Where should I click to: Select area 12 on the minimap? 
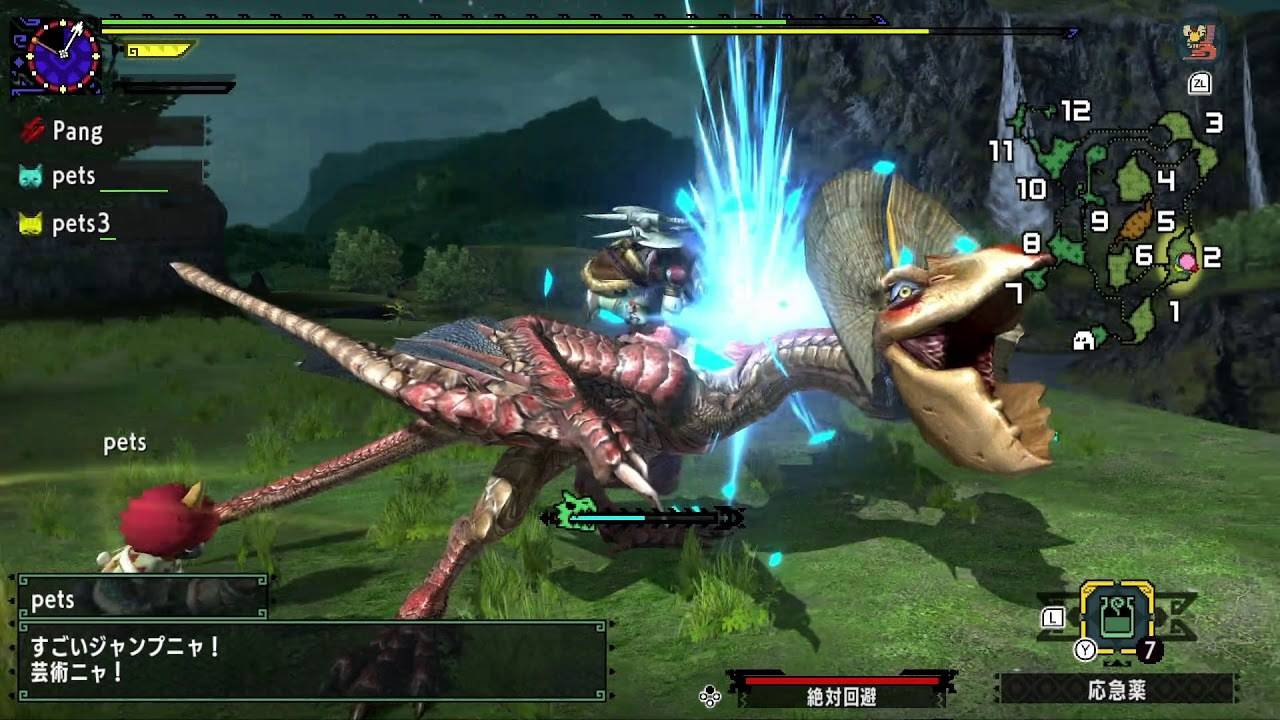pos(1075,111)
